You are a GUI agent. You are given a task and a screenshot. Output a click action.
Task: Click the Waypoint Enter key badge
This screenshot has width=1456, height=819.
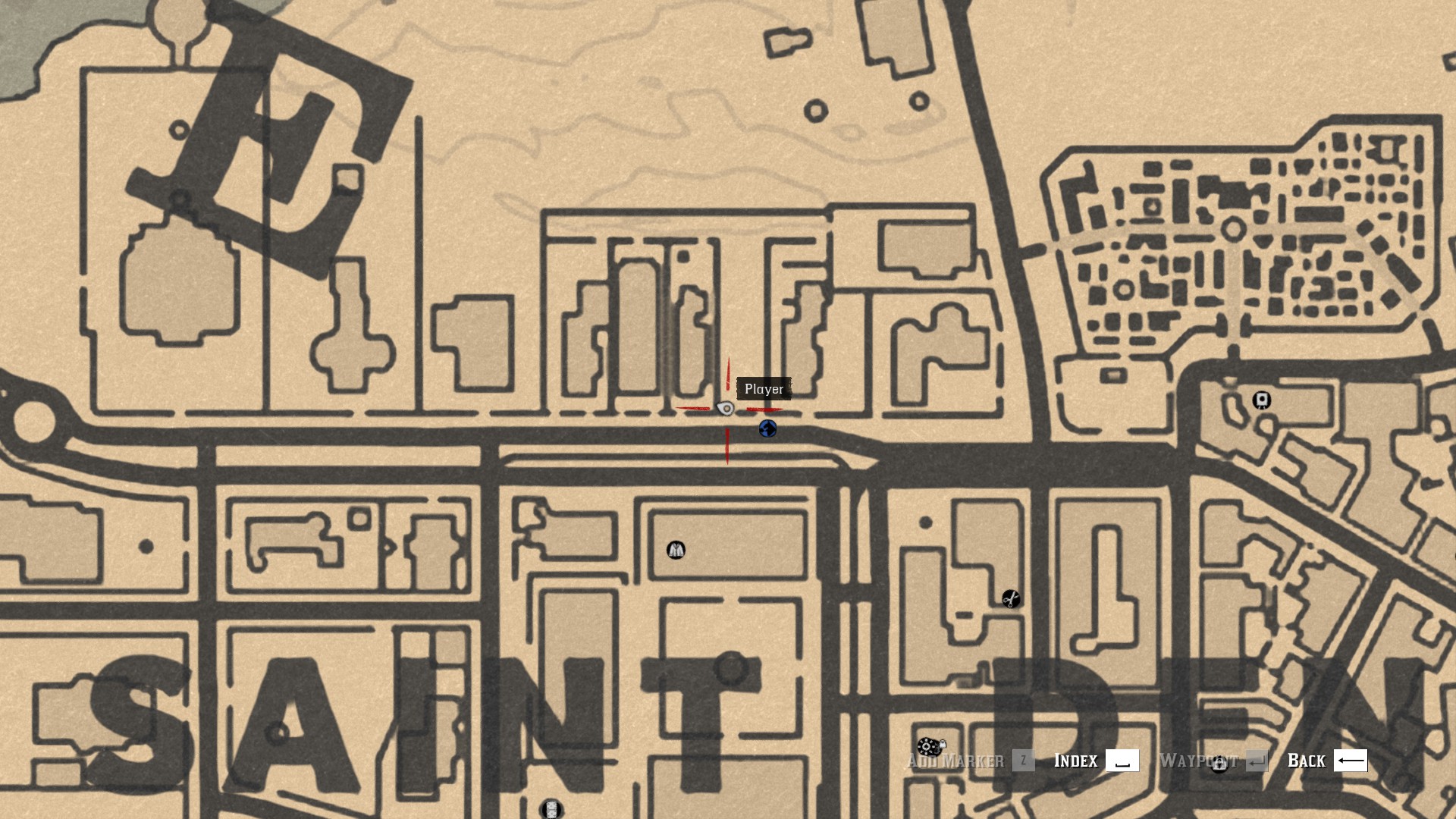click(1257, 761)
